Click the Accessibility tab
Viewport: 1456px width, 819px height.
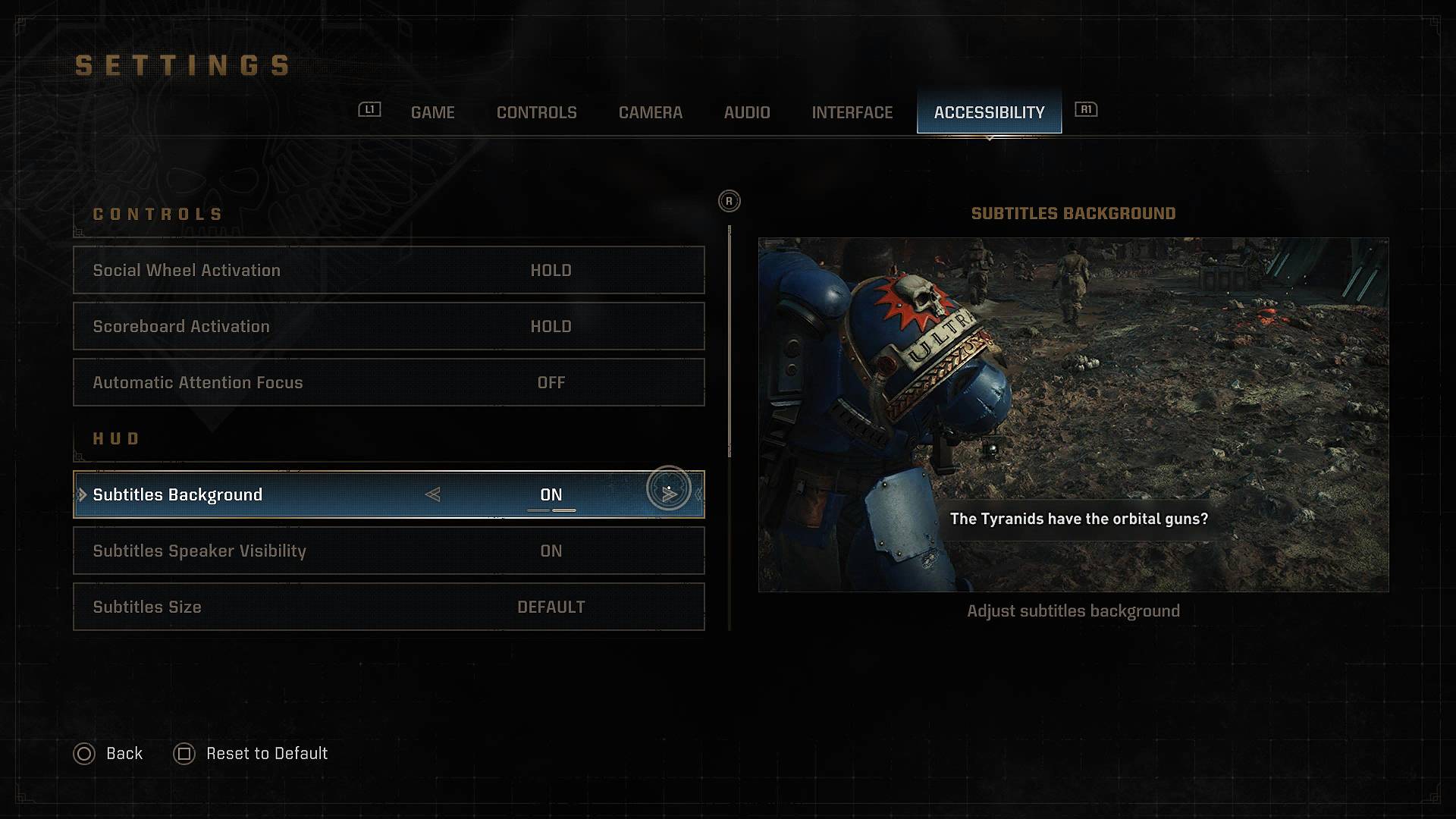click(x=989, y=112)
